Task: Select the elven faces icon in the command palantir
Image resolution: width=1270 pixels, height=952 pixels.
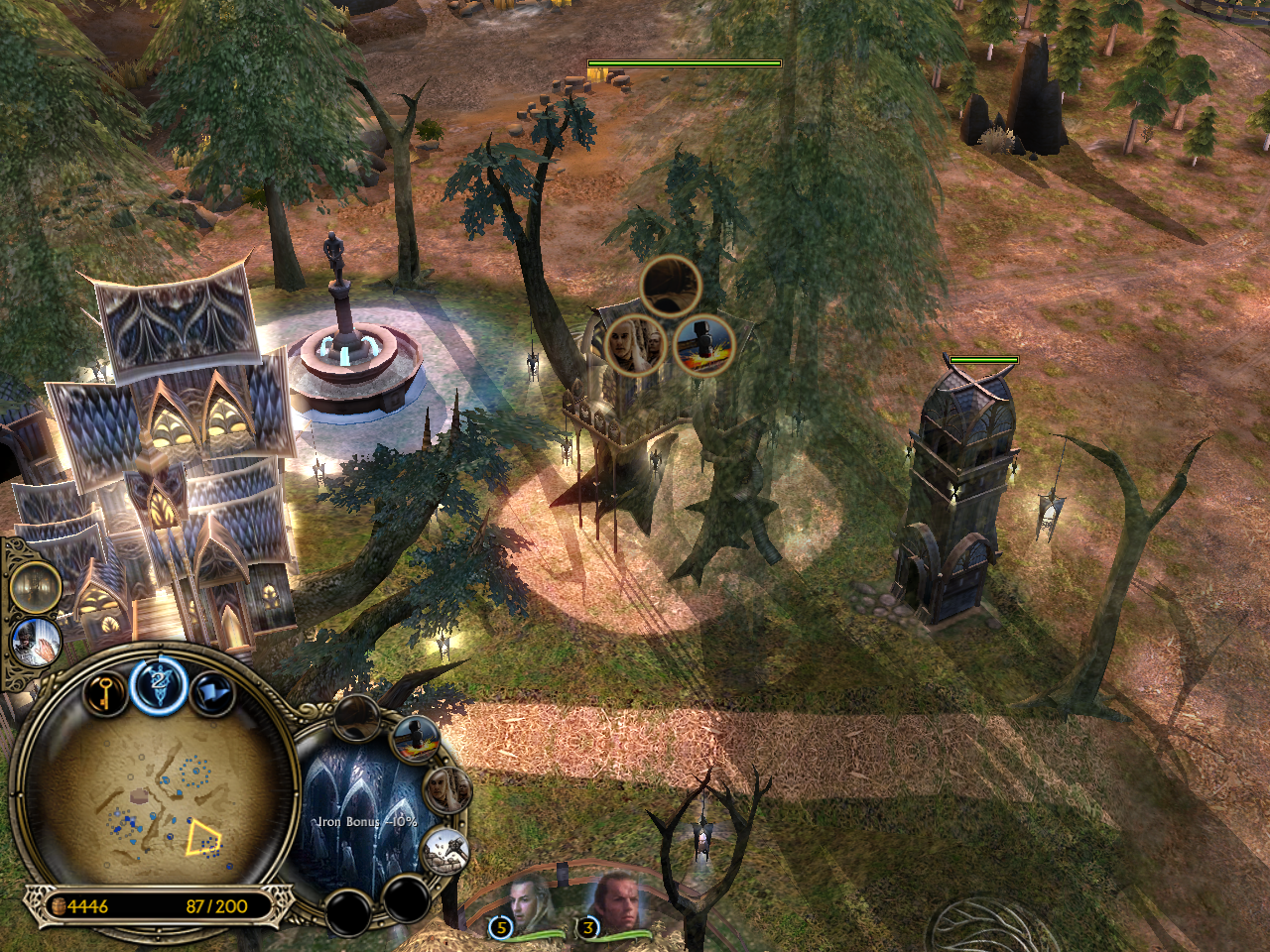Action: 446,790
